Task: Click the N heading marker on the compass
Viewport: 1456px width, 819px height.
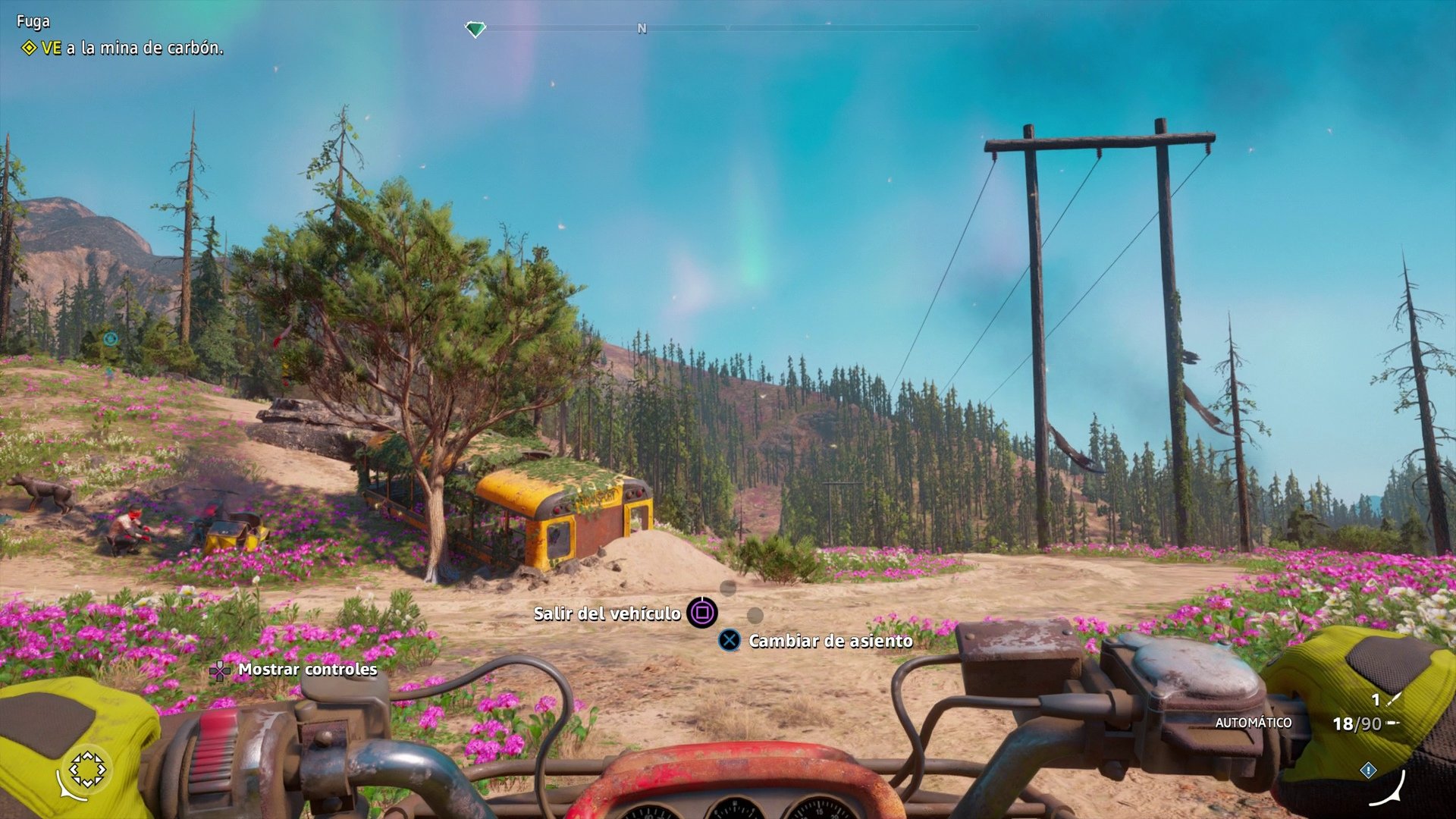Action: pyautogui.click(x=642, y=27)
